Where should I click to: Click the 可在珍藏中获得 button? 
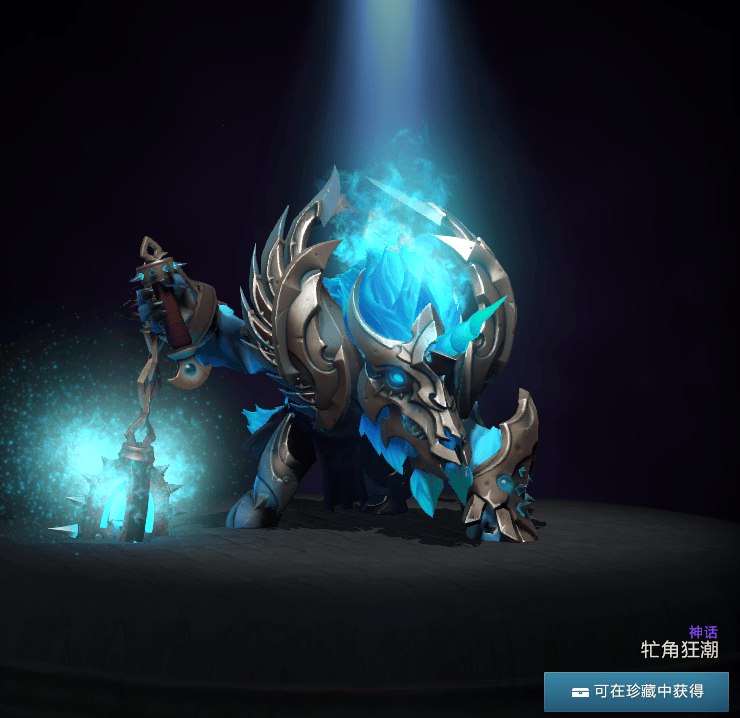tap(636, 691)
